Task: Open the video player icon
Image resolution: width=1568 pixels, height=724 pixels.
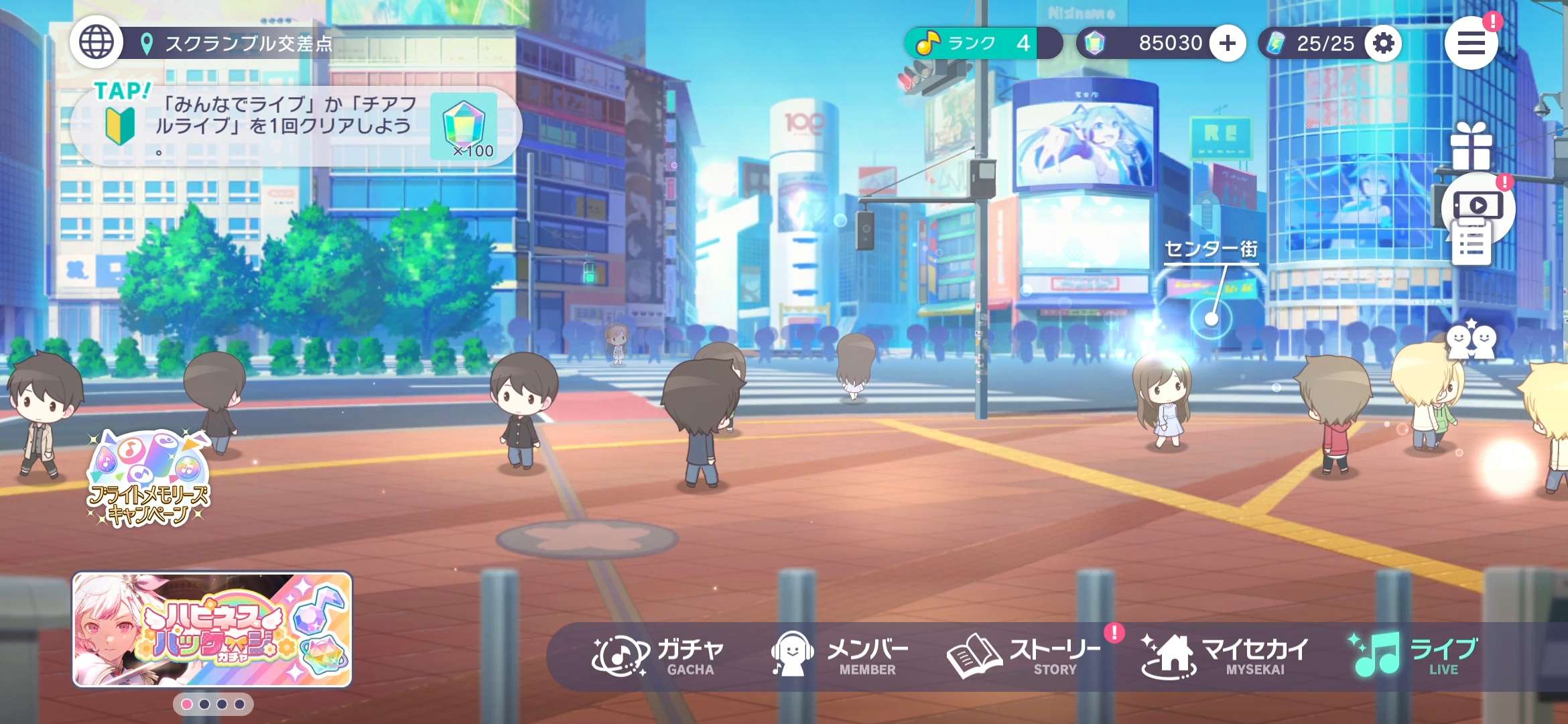Action: click(1477, 204)
